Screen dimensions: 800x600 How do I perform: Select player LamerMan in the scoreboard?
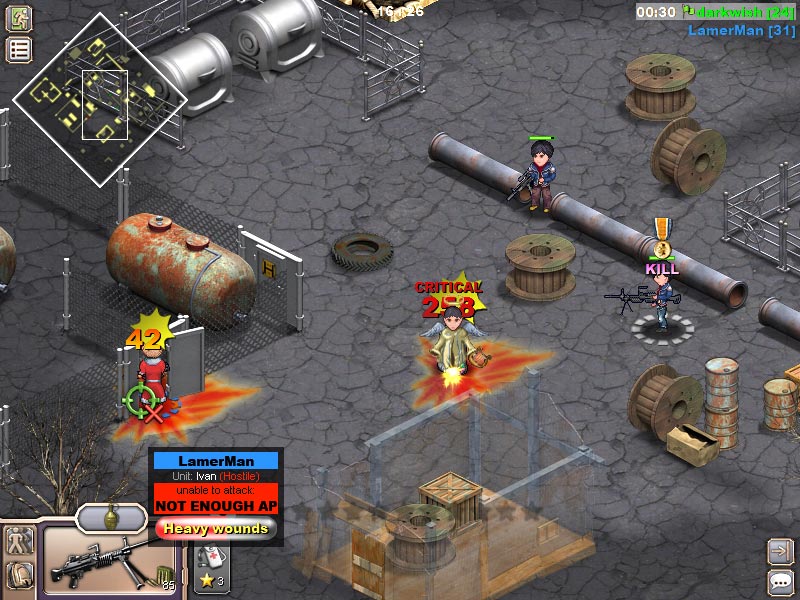click(741, 31)
